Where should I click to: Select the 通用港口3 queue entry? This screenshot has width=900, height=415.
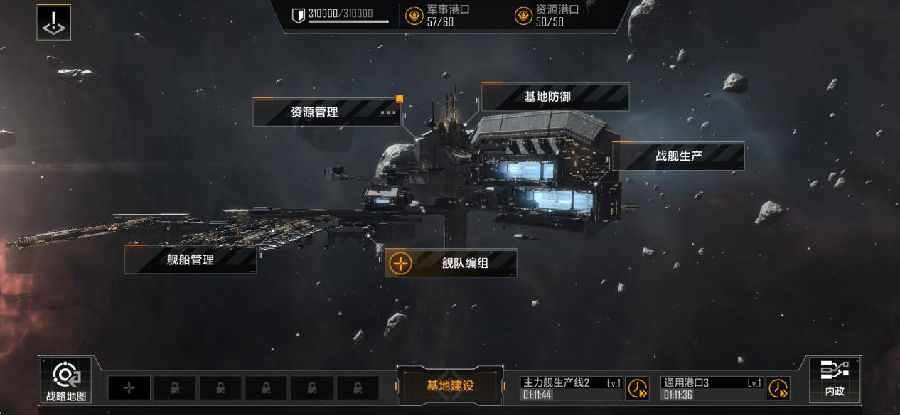(x=712, y=387)
